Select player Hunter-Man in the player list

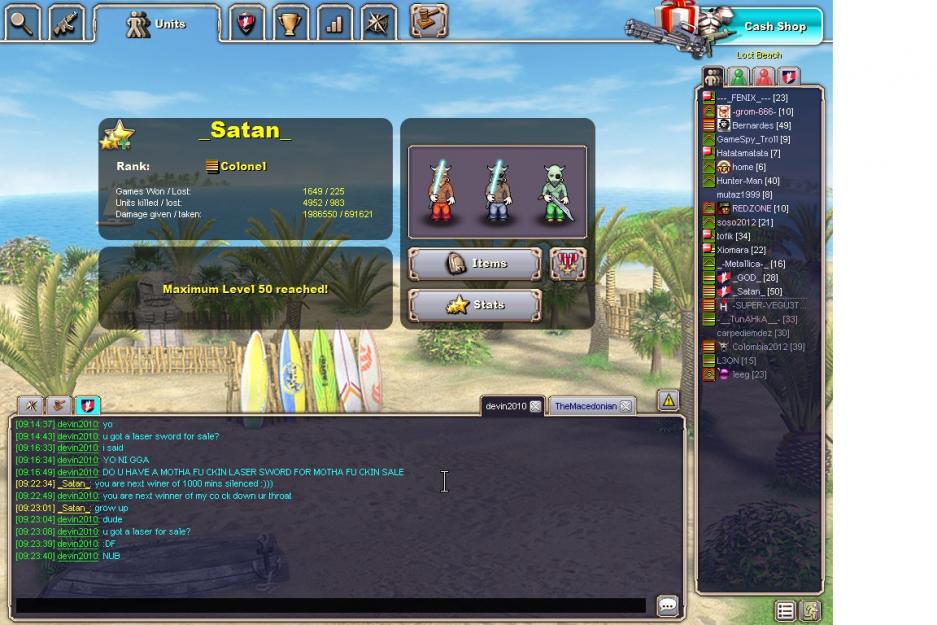click(747, 181)
